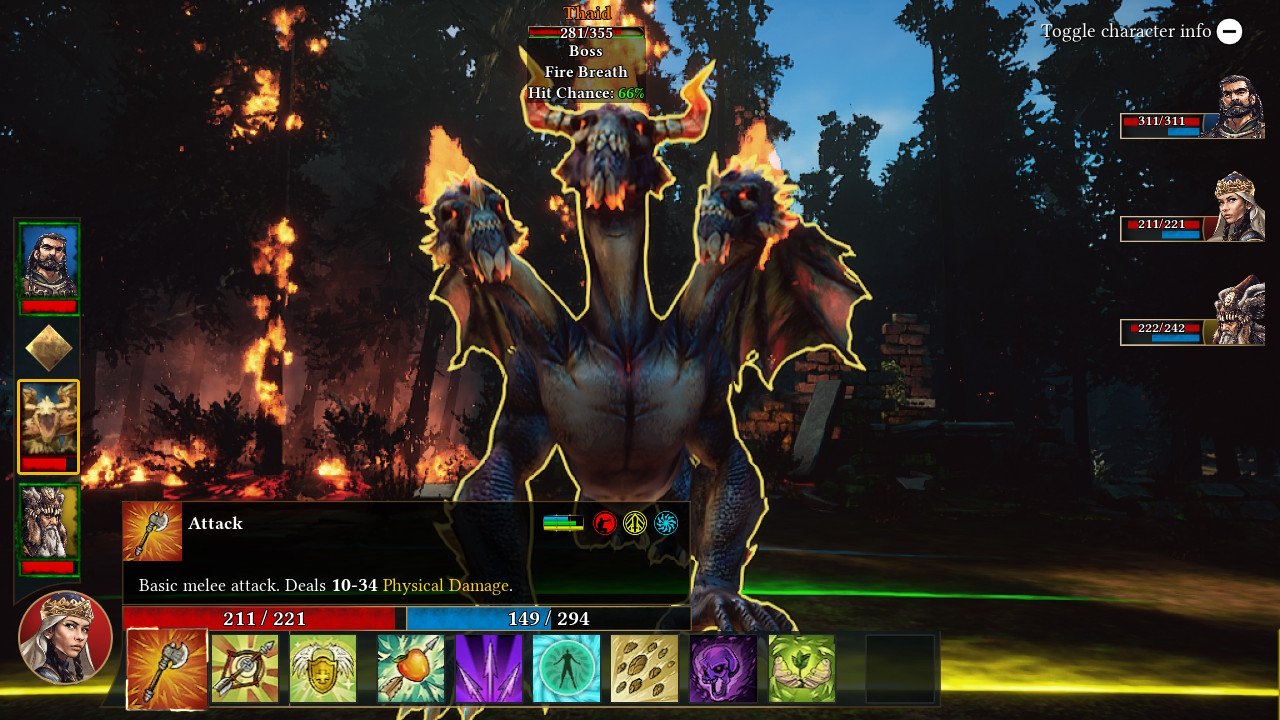Select the Attack axe ability
Viewport: 1280px width, 720px height.
[x=167, y=669]
